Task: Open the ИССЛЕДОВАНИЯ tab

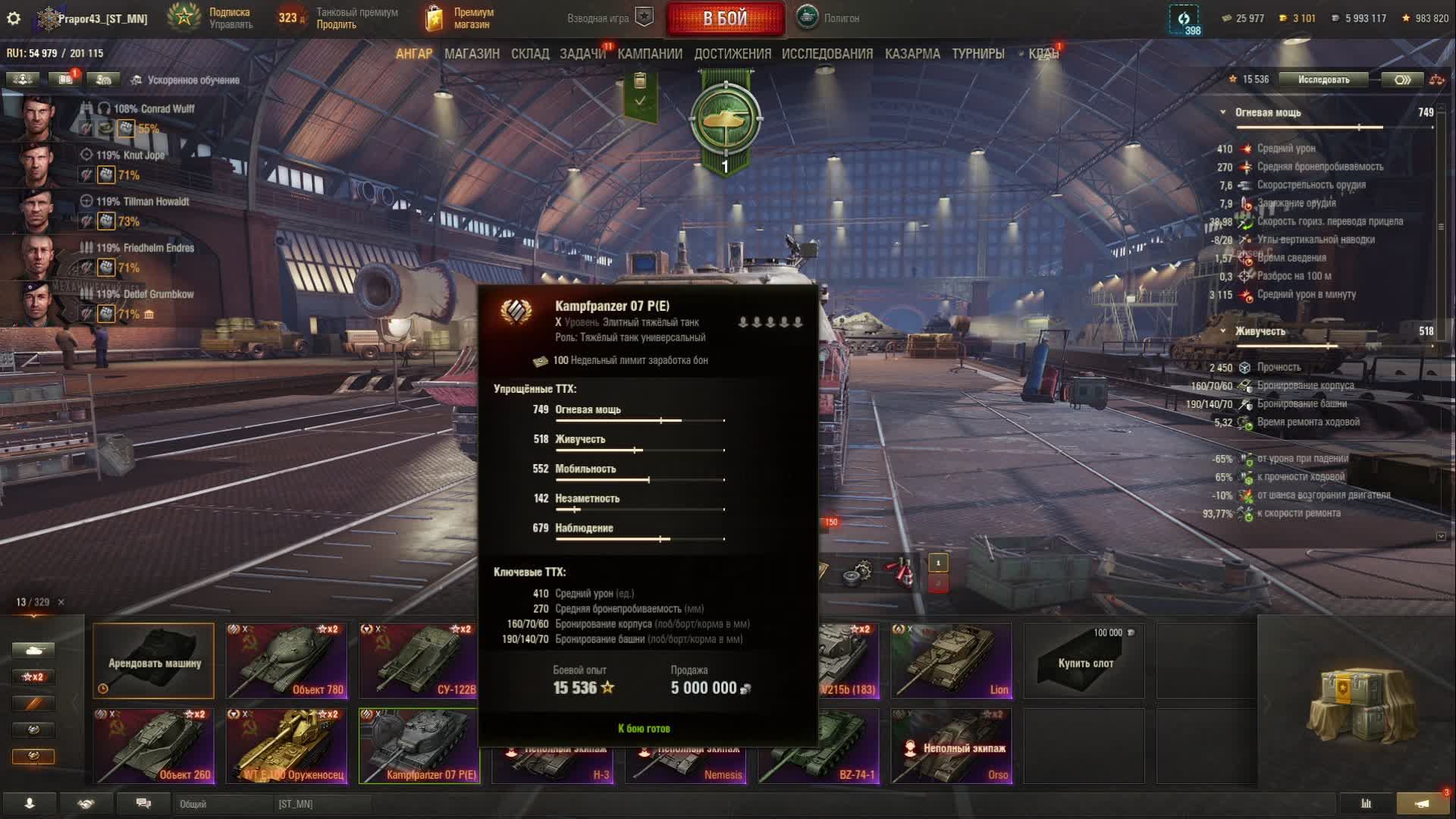Action: (827, 54)
